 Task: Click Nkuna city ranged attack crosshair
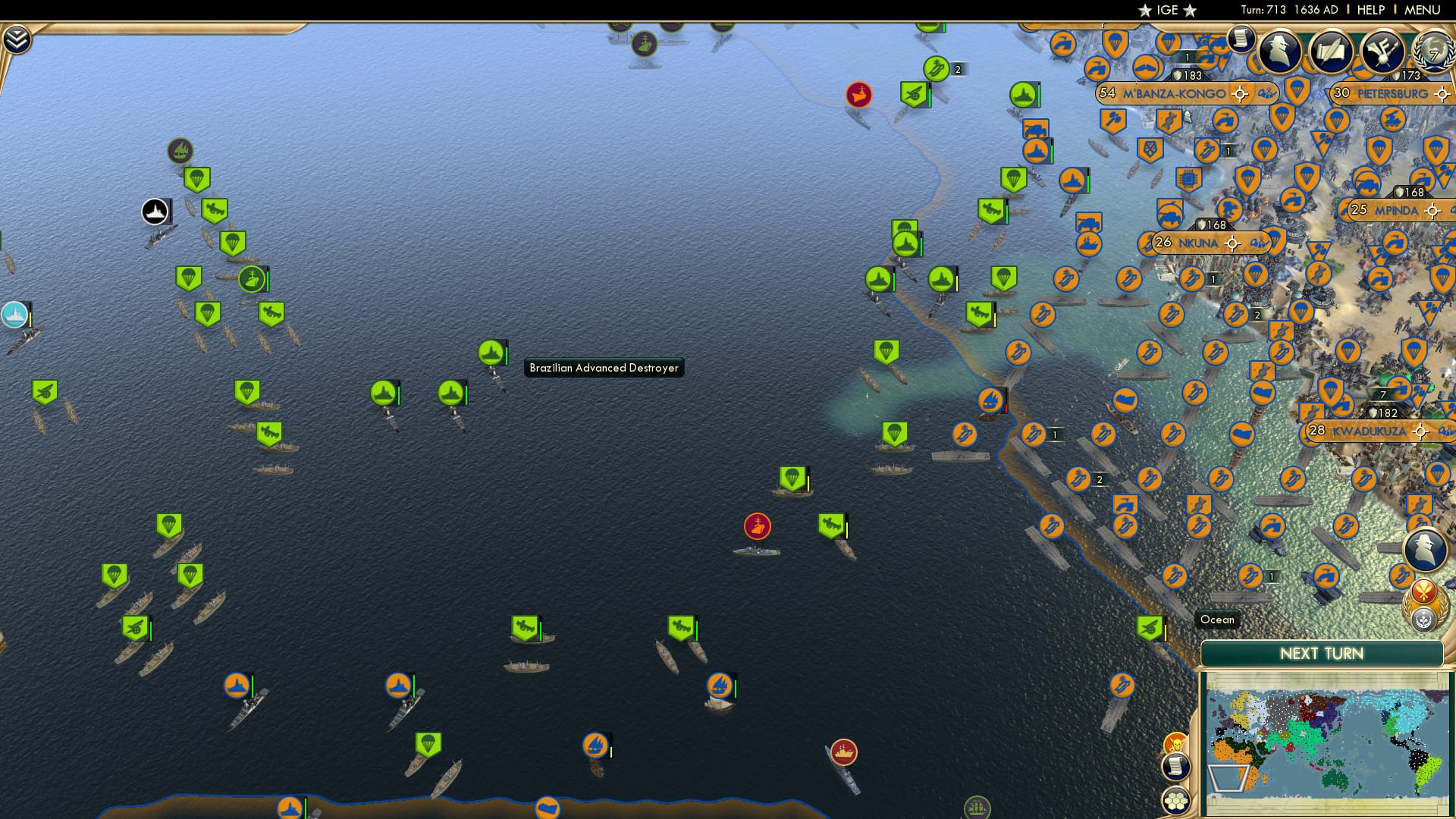1235,243
